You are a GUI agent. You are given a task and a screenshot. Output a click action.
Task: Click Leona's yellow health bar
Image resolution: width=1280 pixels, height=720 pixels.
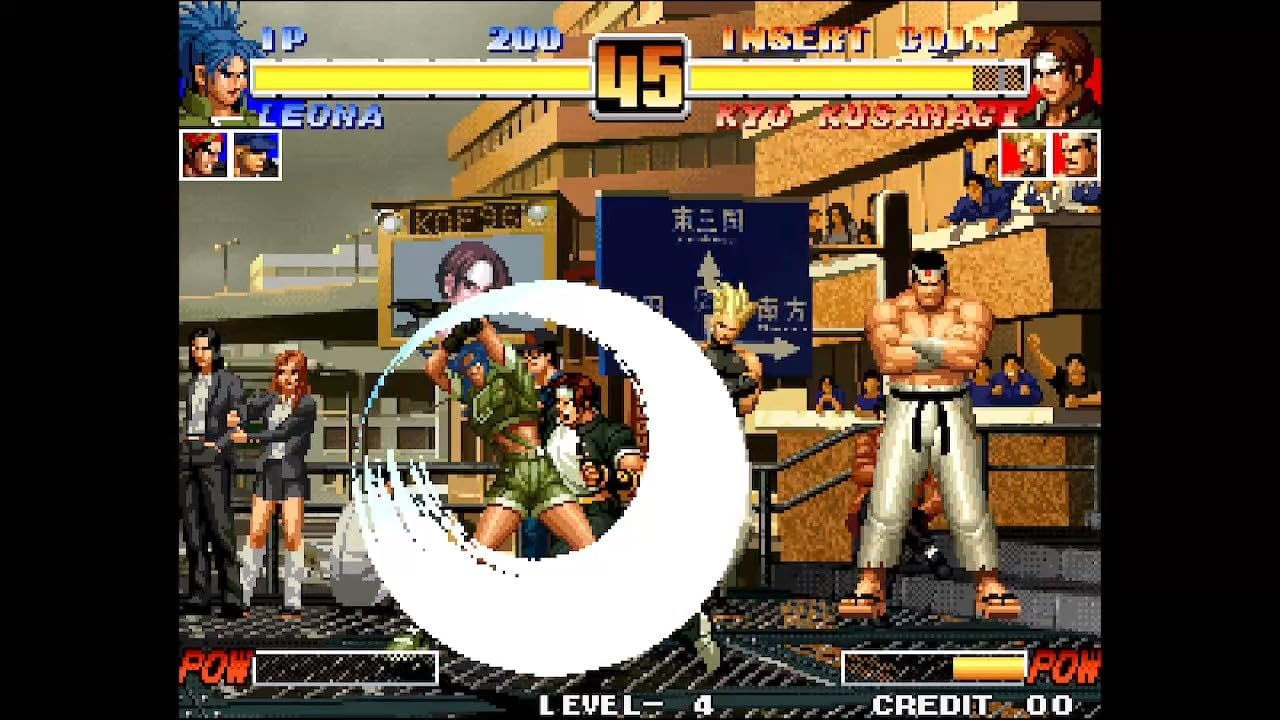420,73
